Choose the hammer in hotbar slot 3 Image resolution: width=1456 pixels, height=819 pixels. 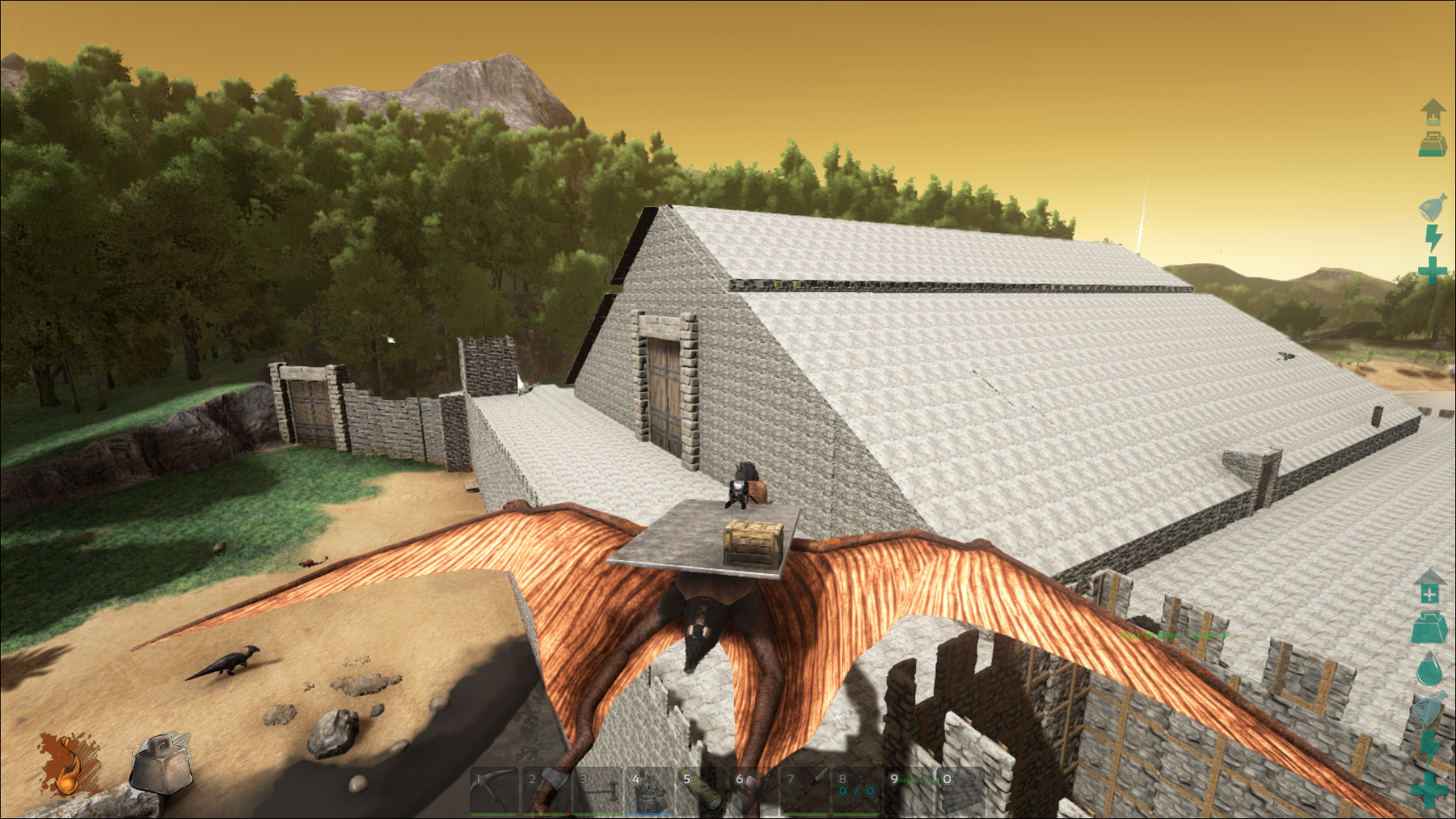tap(598, 791)
